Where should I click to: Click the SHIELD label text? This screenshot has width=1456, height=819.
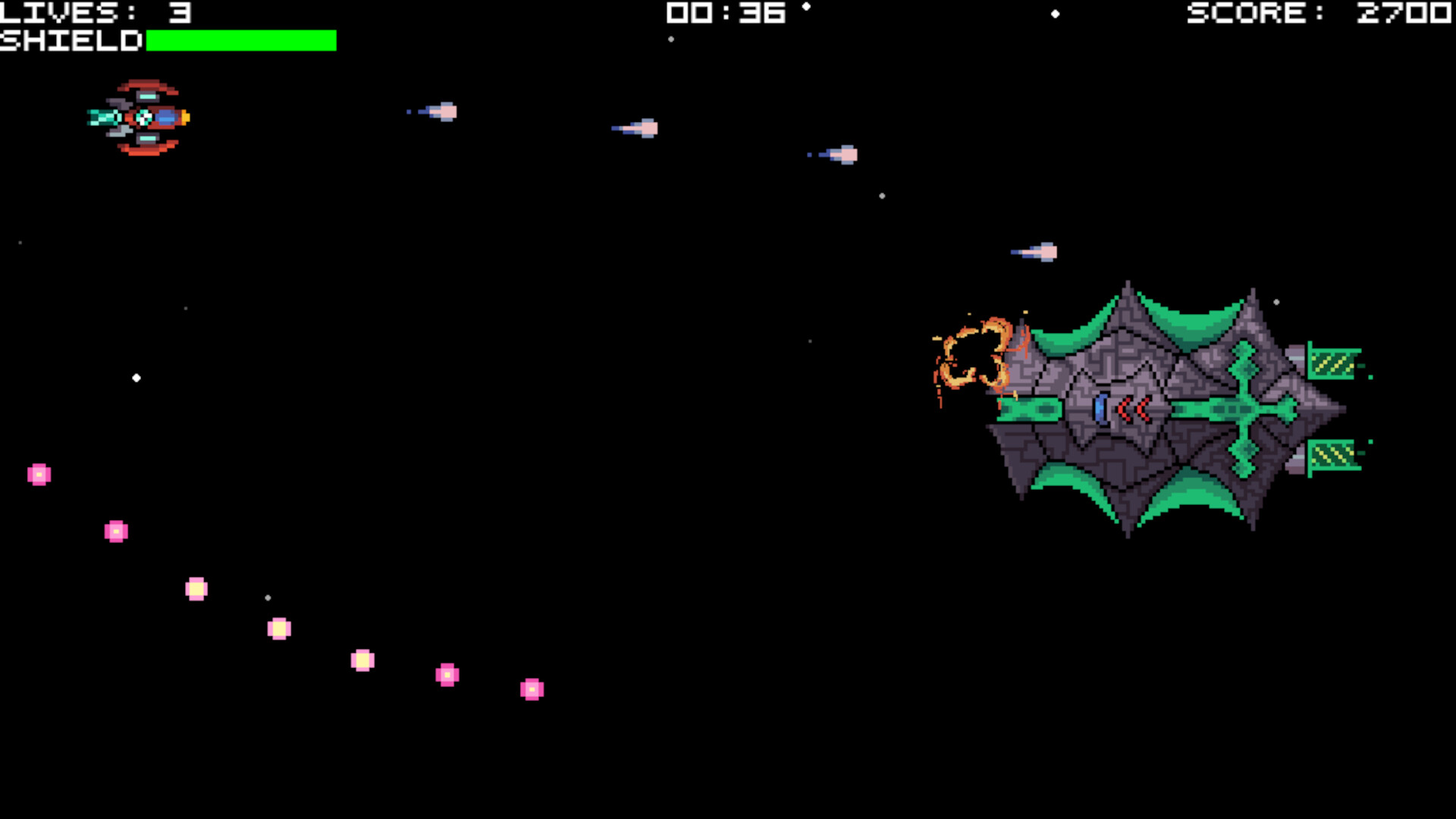point(70,41)
